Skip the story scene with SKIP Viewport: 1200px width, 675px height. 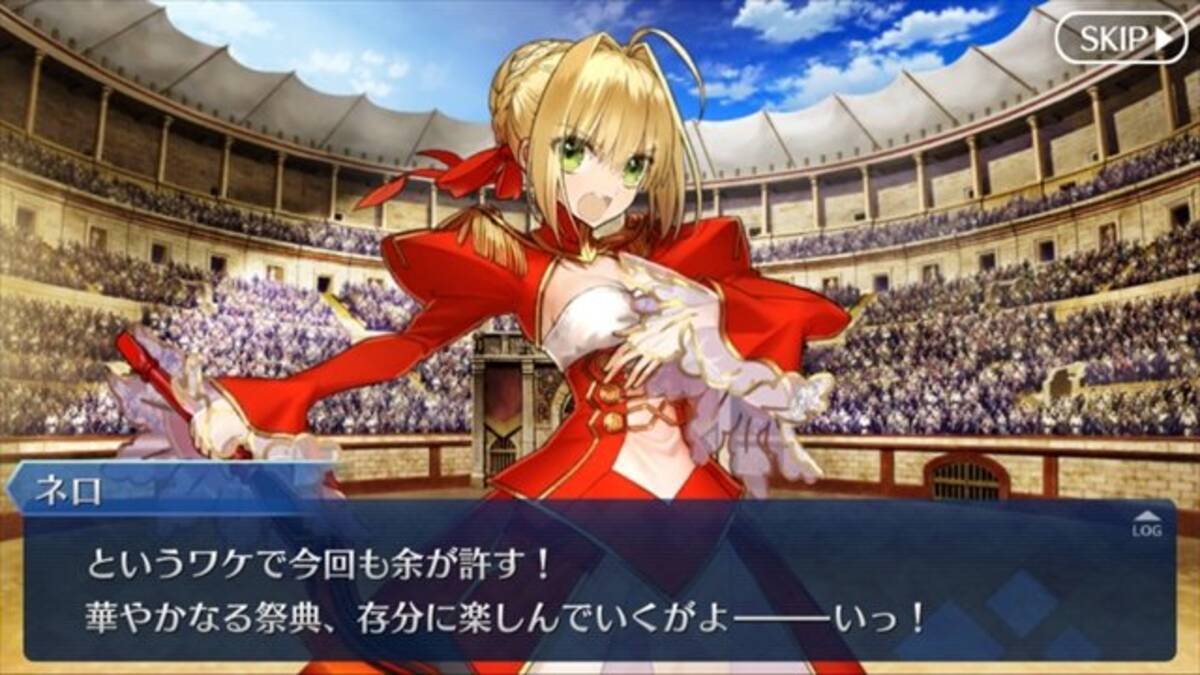1120,39
